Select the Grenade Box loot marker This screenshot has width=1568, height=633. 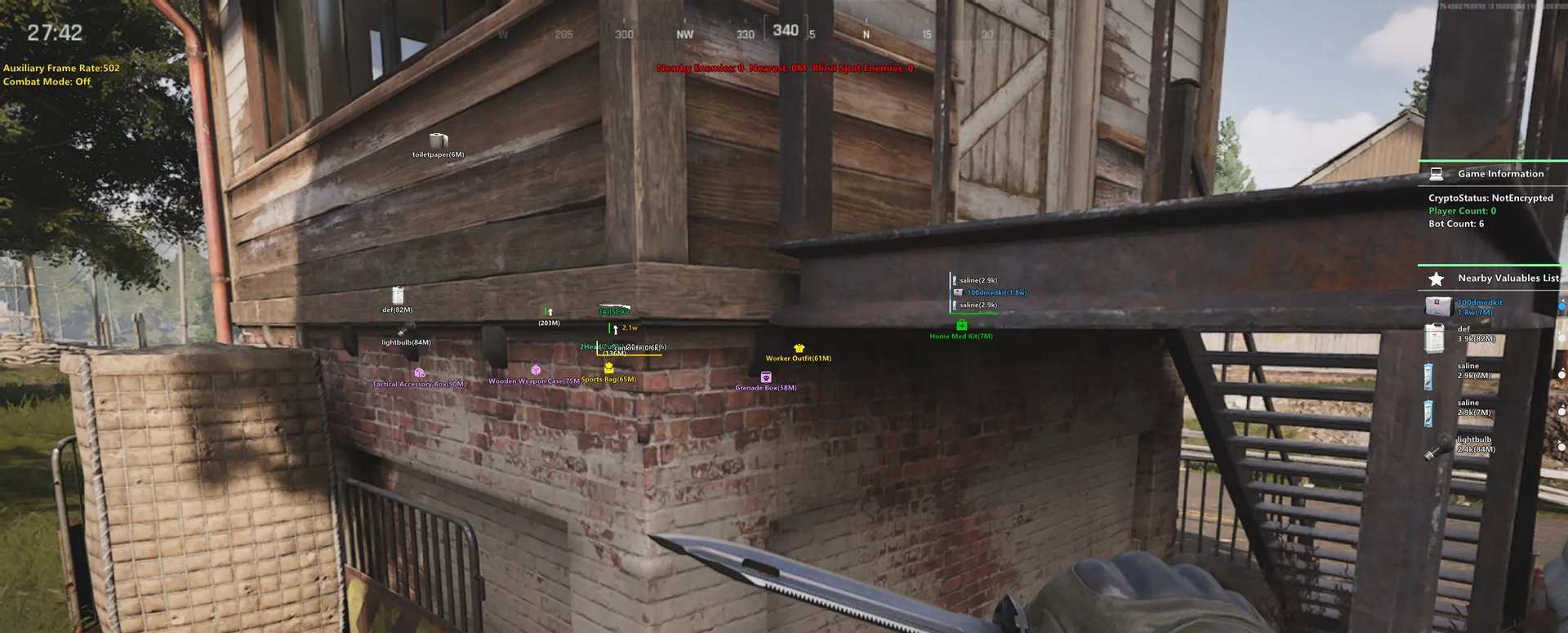point(765,377)
